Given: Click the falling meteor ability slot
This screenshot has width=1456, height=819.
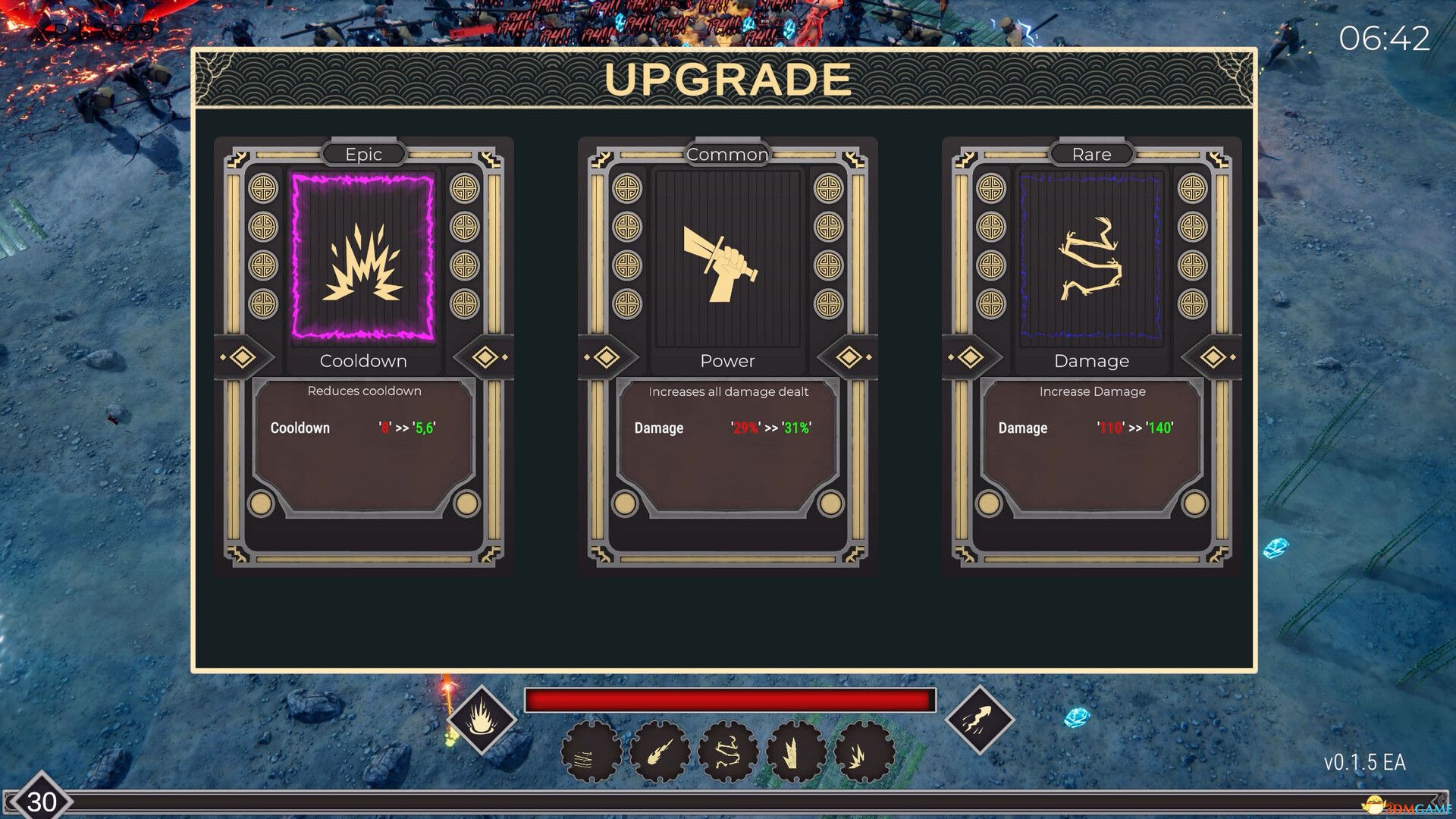Looking at the screenshot, I should tap(659, 753).
